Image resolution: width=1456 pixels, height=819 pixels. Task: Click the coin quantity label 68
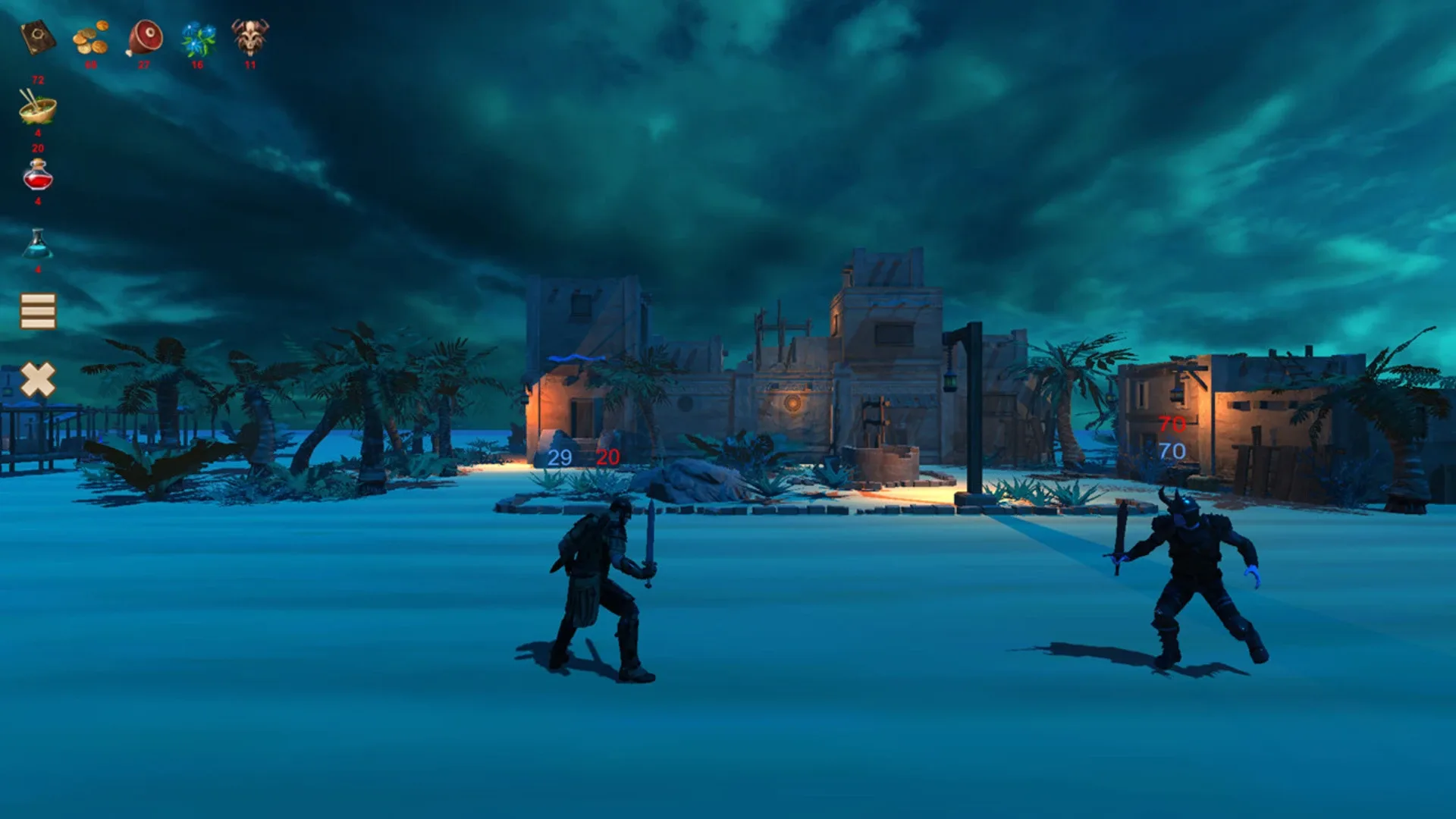pyautogui.click(x=91, y=65)
